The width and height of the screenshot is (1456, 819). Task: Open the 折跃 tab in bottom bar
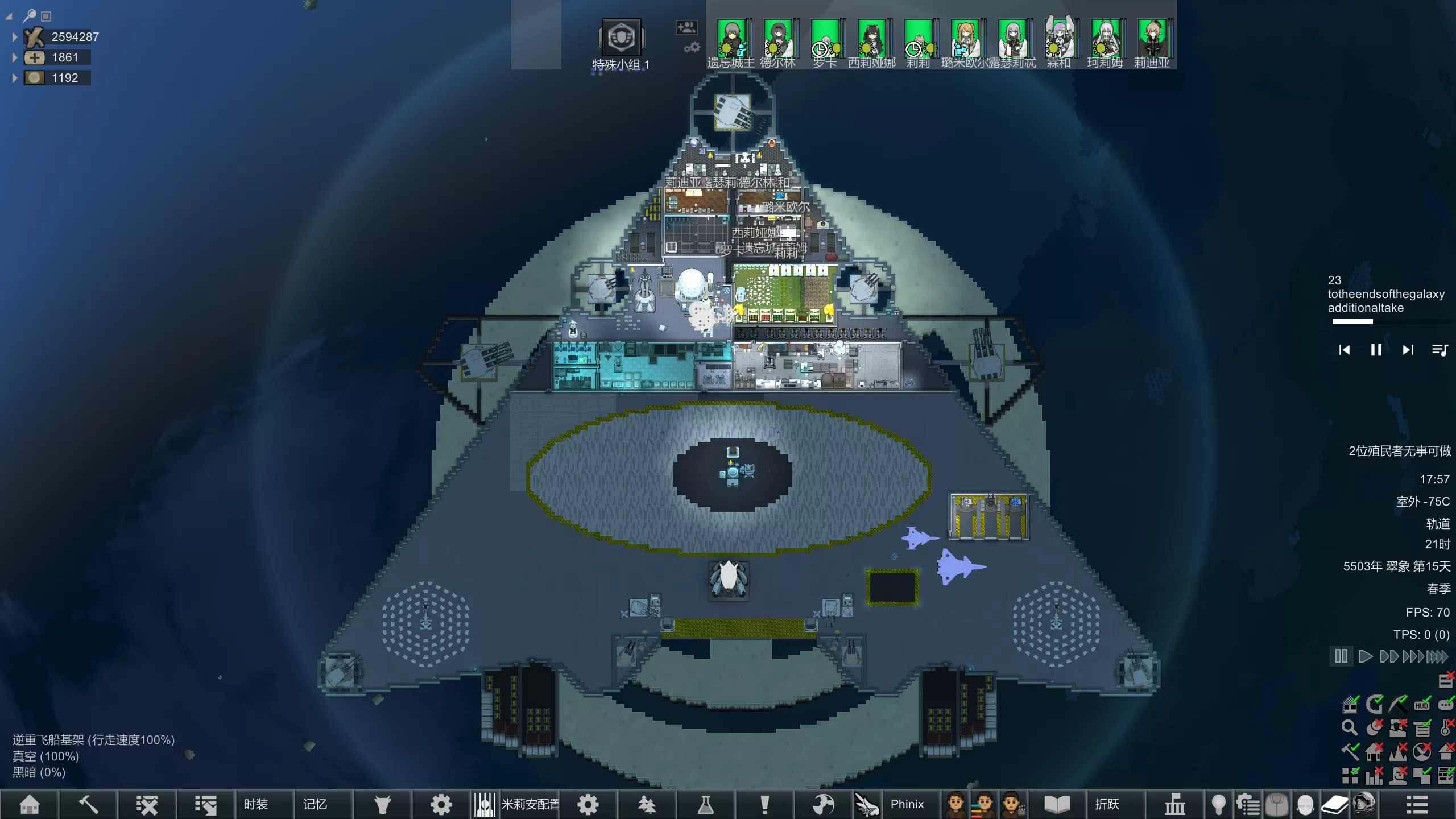tap(1107, 804)
